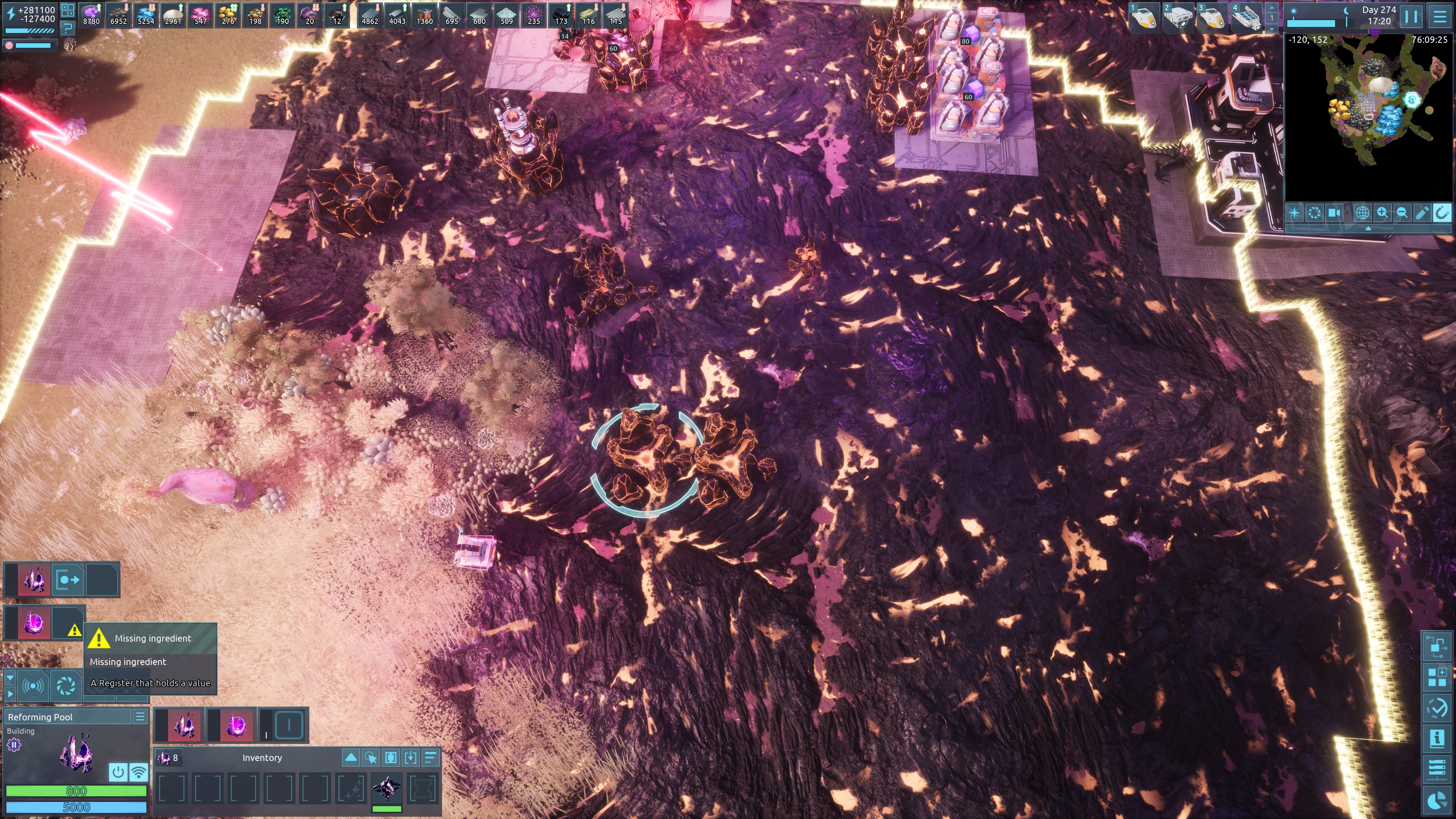Toggle the Reforming Pool power button
Viewport: 1456px width, 819px height.
118,772
